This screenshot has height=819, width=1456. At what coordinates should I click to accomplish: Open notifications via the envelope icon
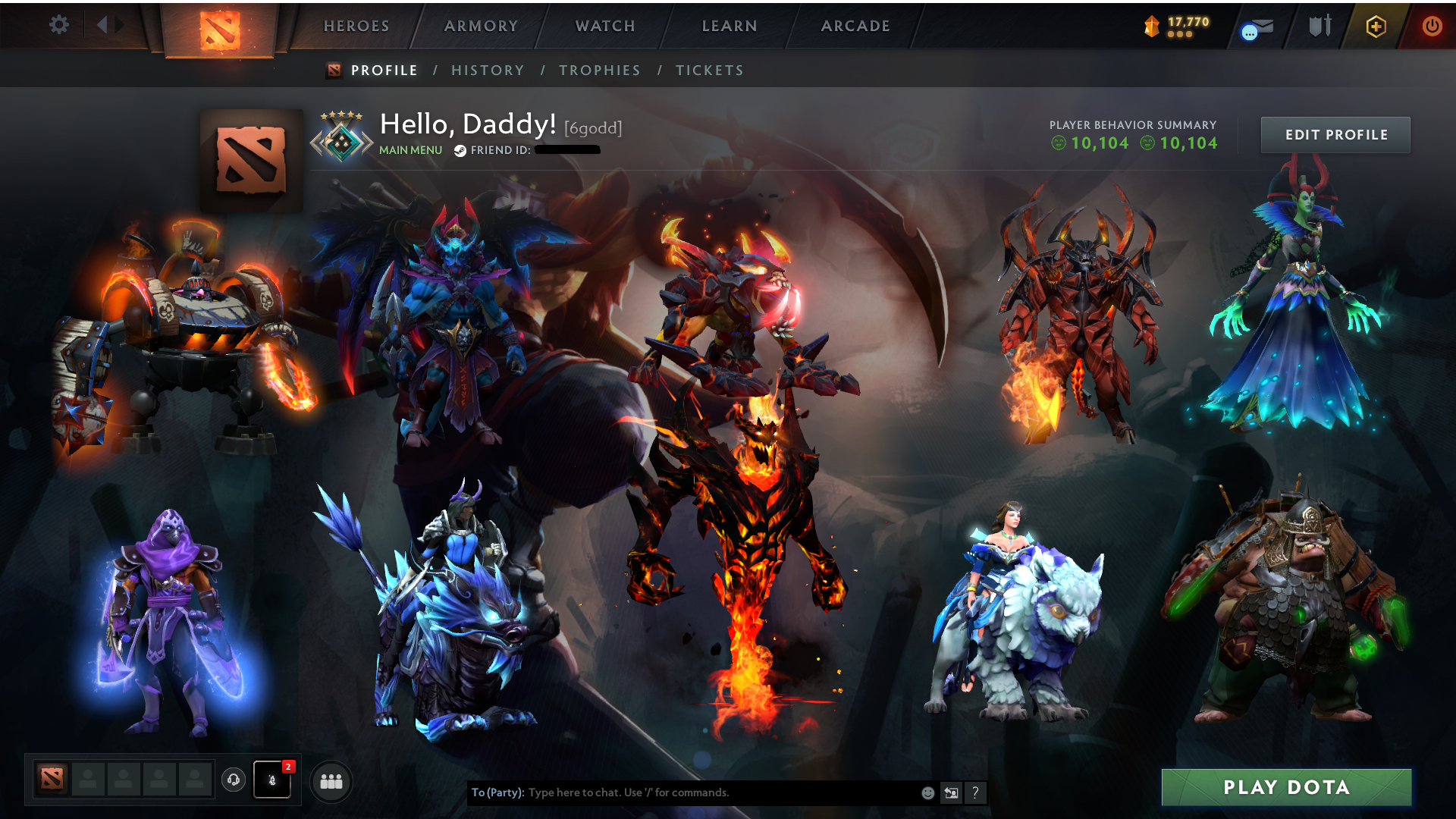(1257, 26)
